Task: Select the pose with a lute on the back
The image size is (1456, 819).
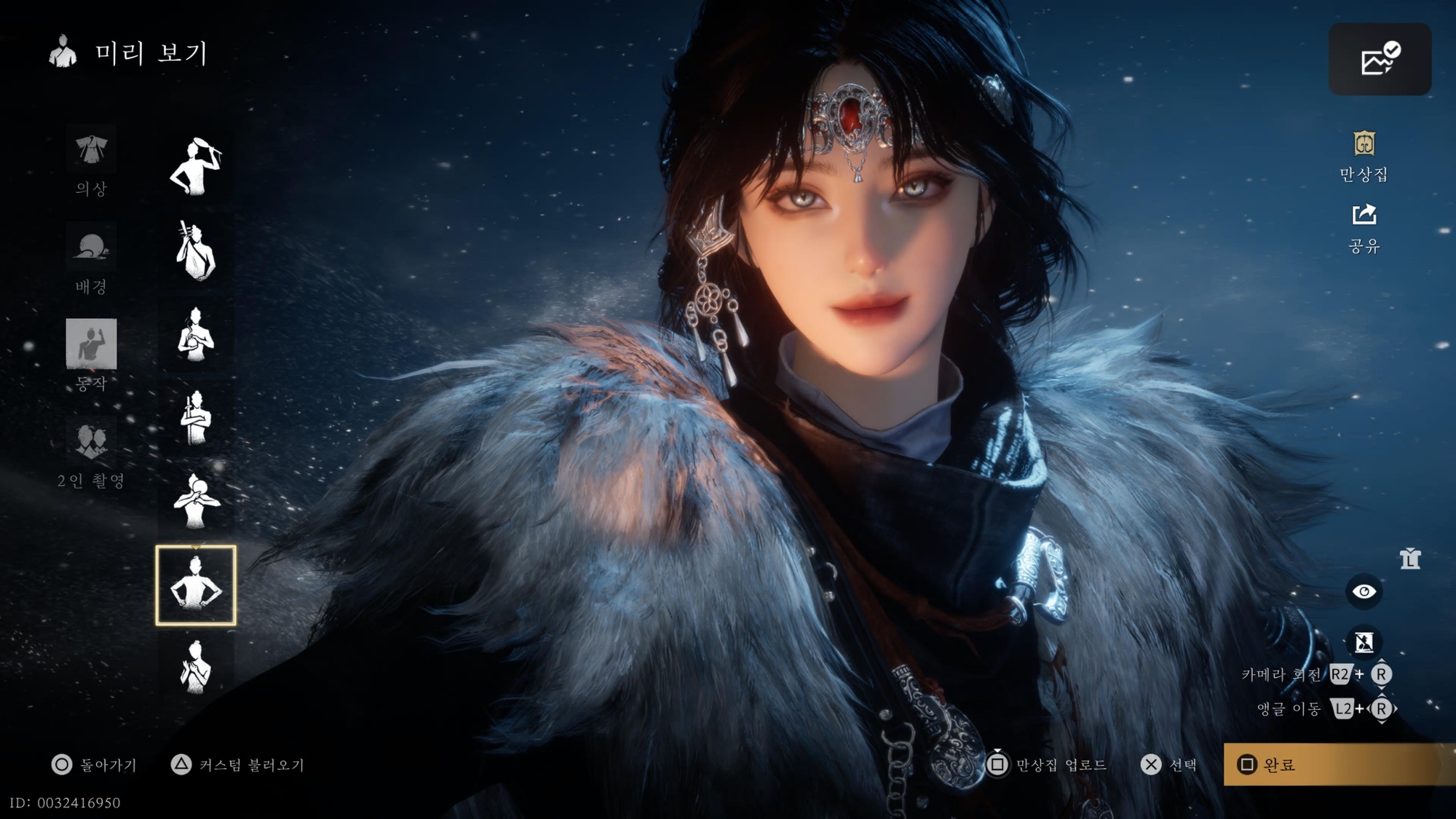Action: [x=196, y=251]
